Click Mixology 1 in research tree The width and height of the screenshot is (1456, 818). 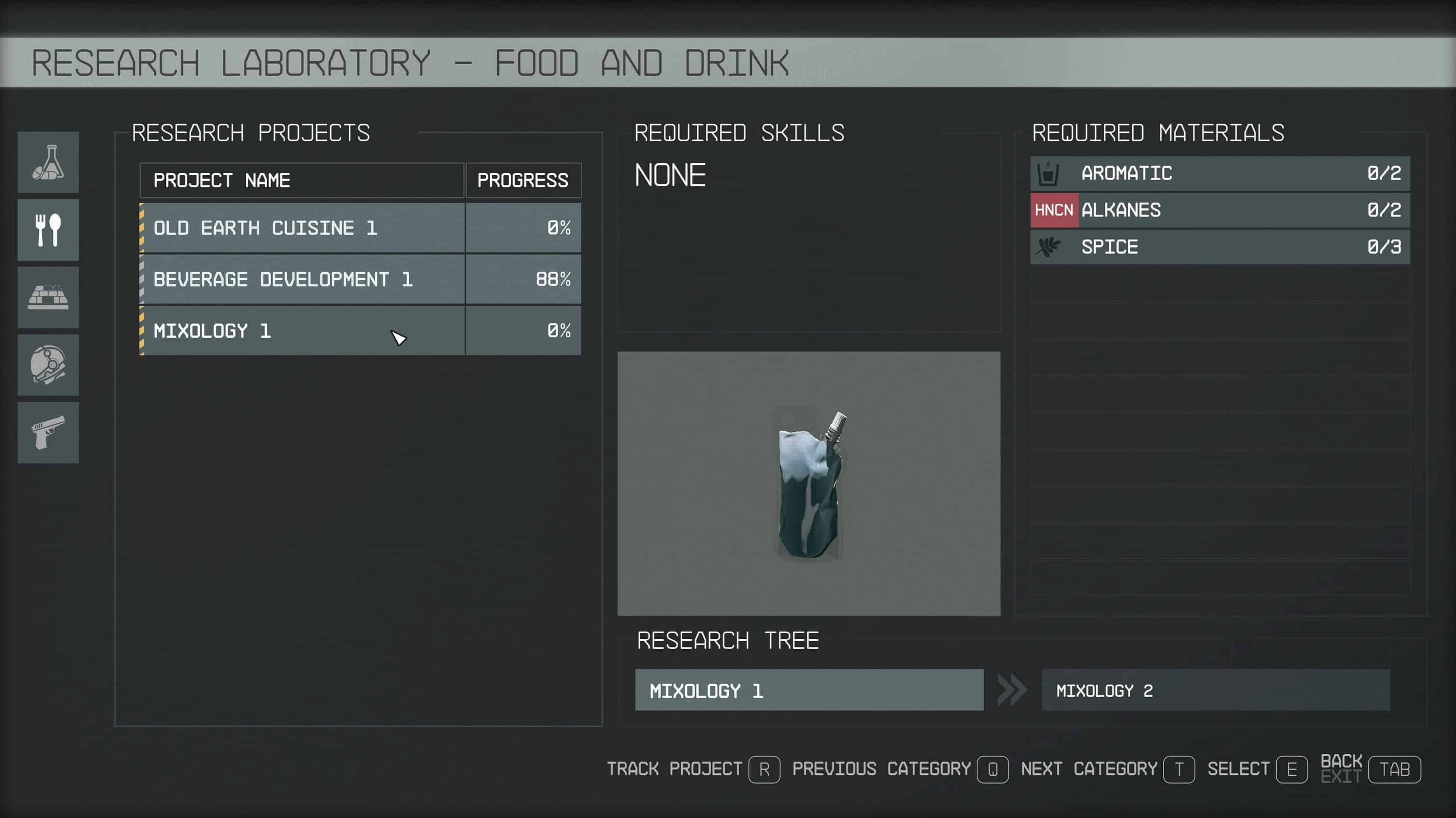(809, 690)
